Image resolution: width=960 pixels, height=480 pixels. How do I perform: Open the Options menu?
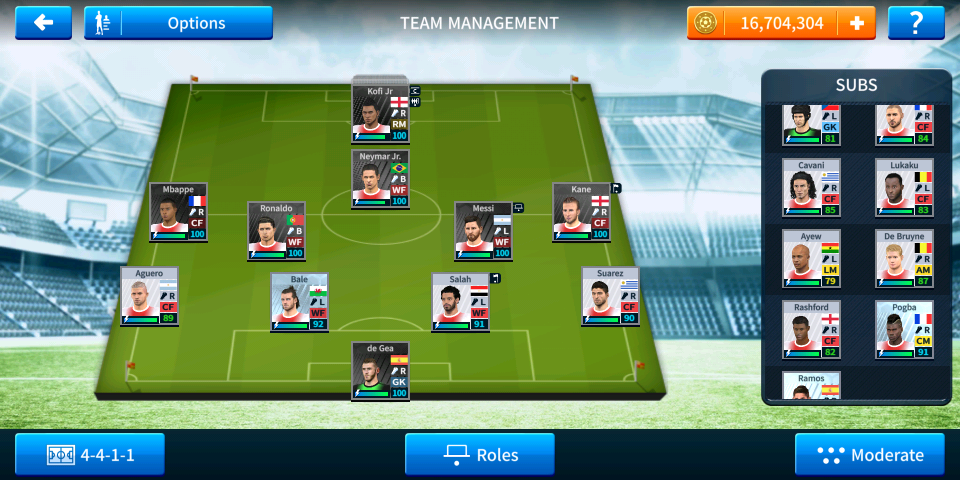(178, 23)
